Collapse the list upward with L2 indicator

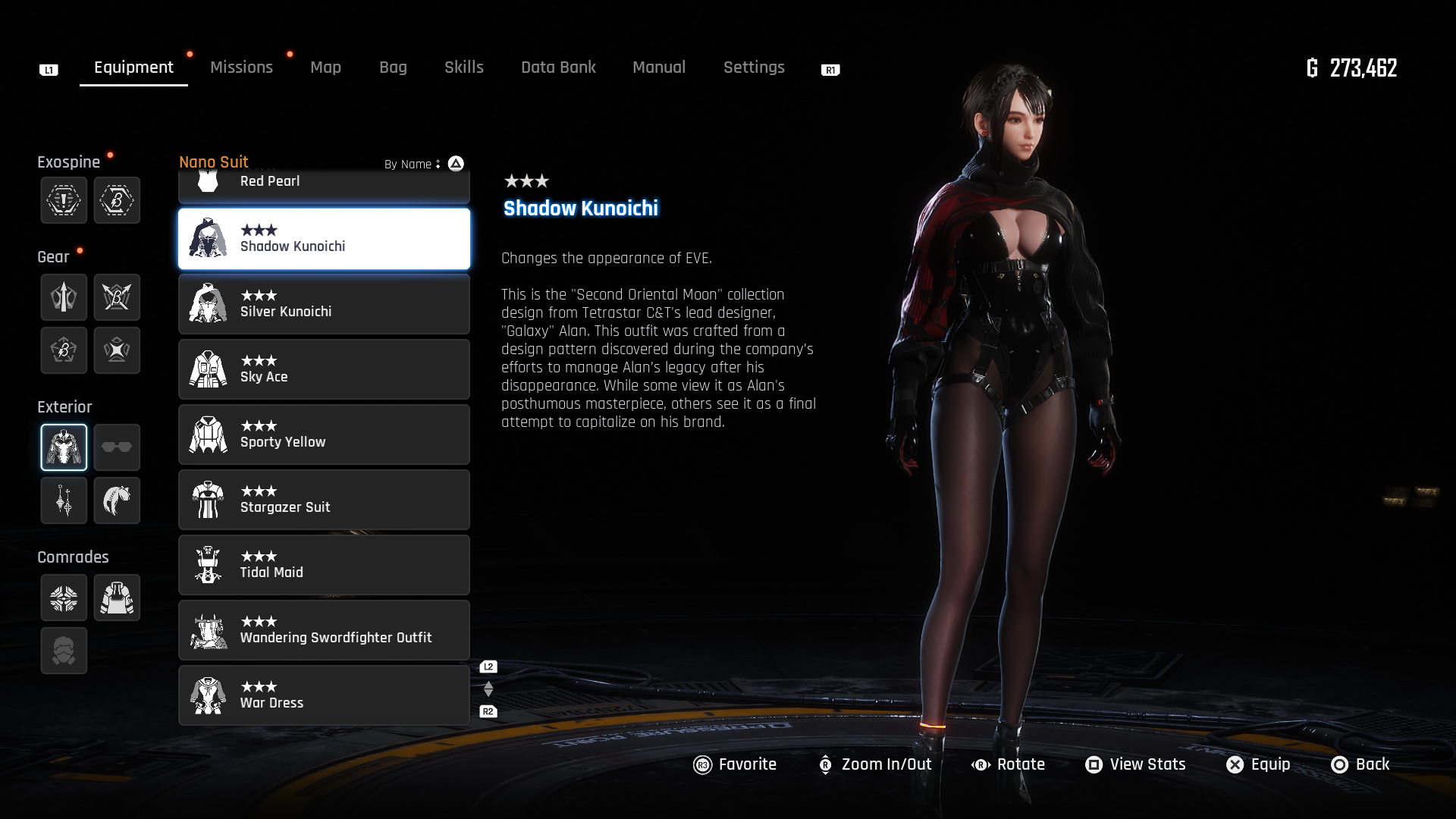click(x=488, y=665)
